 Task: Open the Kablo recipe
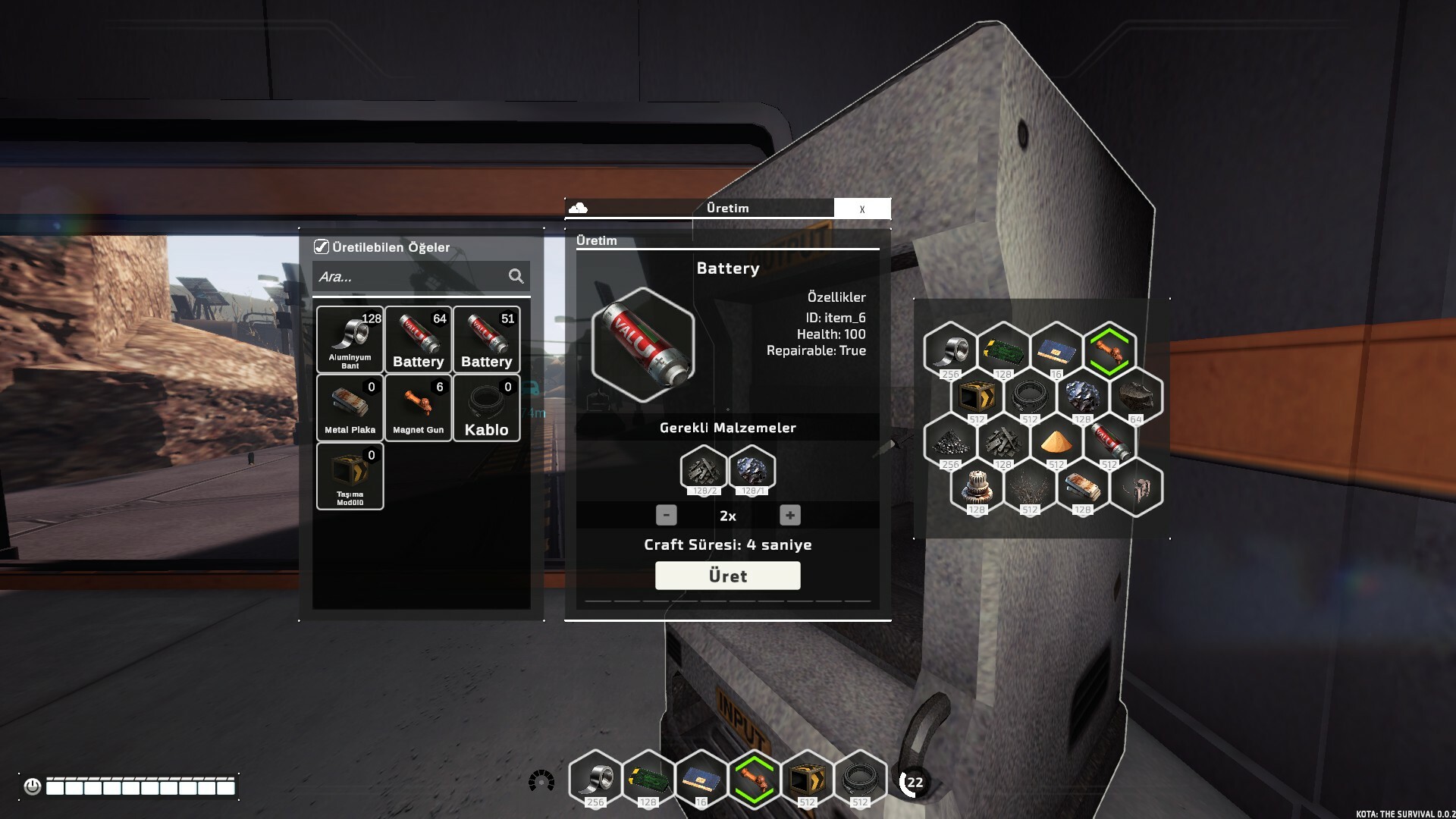click(486, 407)
